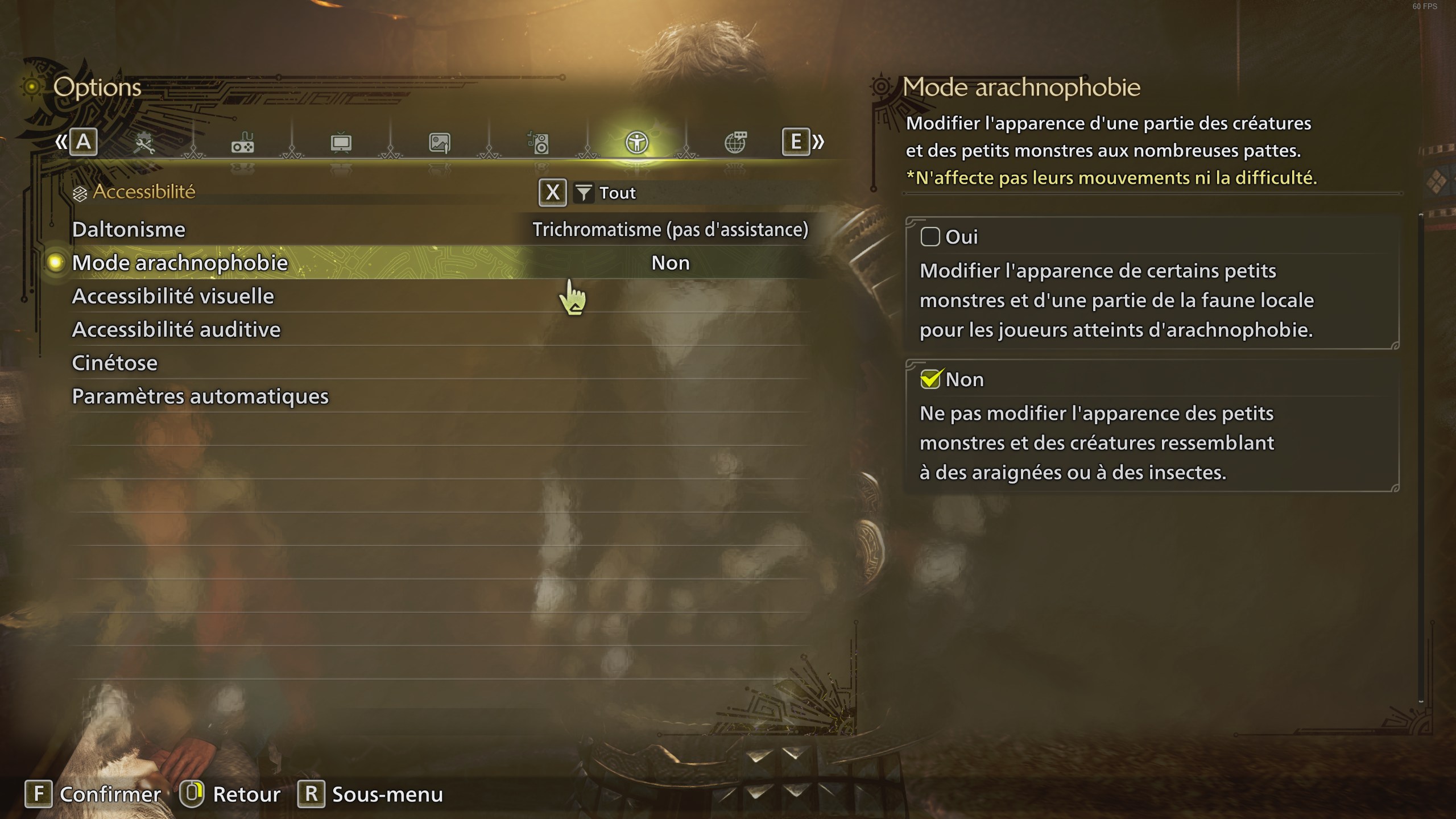Screen dimensions: 1456x819
Task: Select the Cinétose menu entry
Action: click(x=114, y=362)
